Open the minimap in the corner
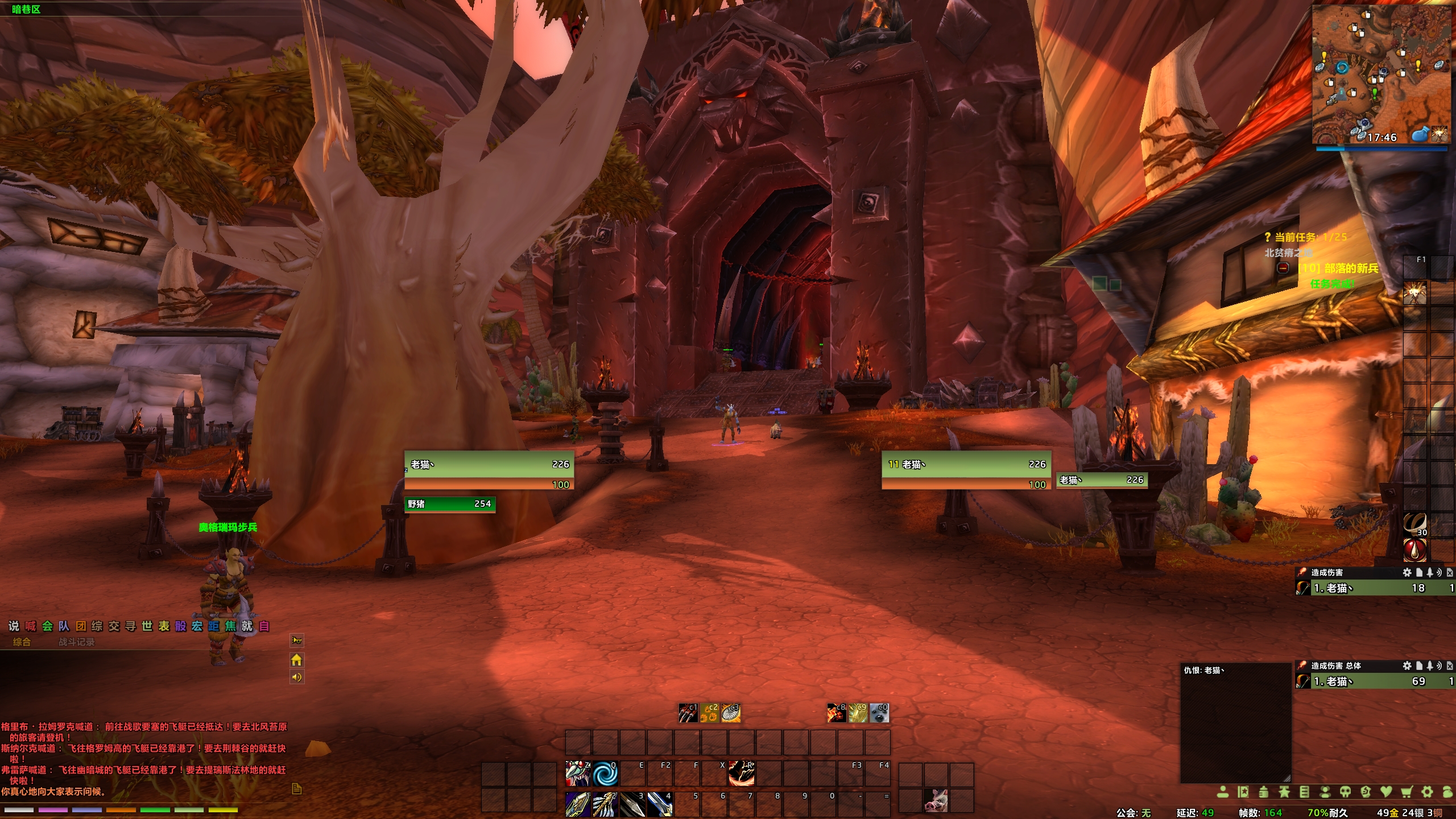Screen dimensions: 1456x819 [x=1380, y=74]
